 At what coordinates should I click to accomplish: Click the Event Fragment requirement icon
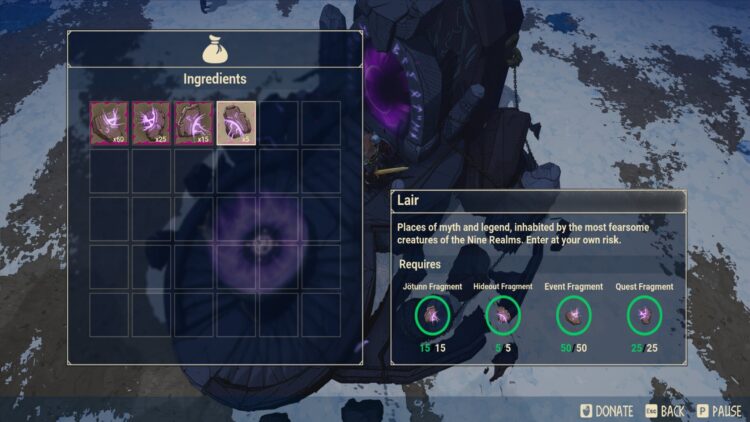pos(573,316)
